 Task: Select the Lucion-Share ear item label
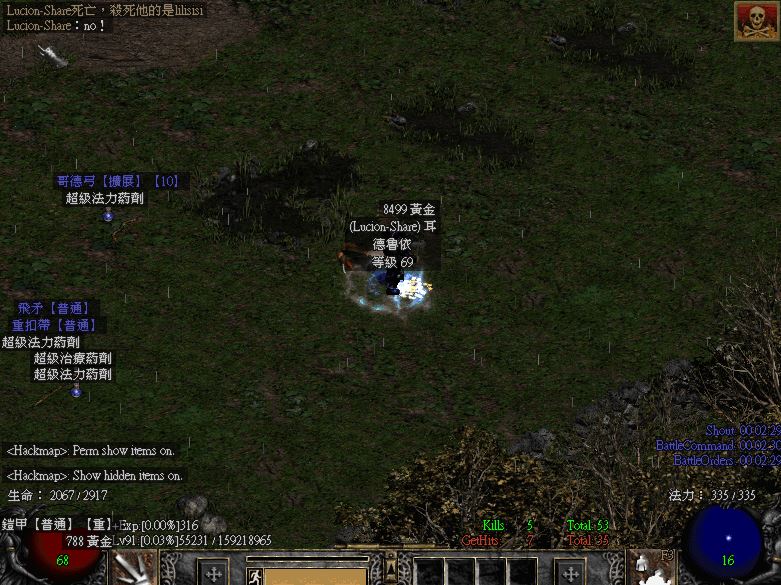[393, 227]
